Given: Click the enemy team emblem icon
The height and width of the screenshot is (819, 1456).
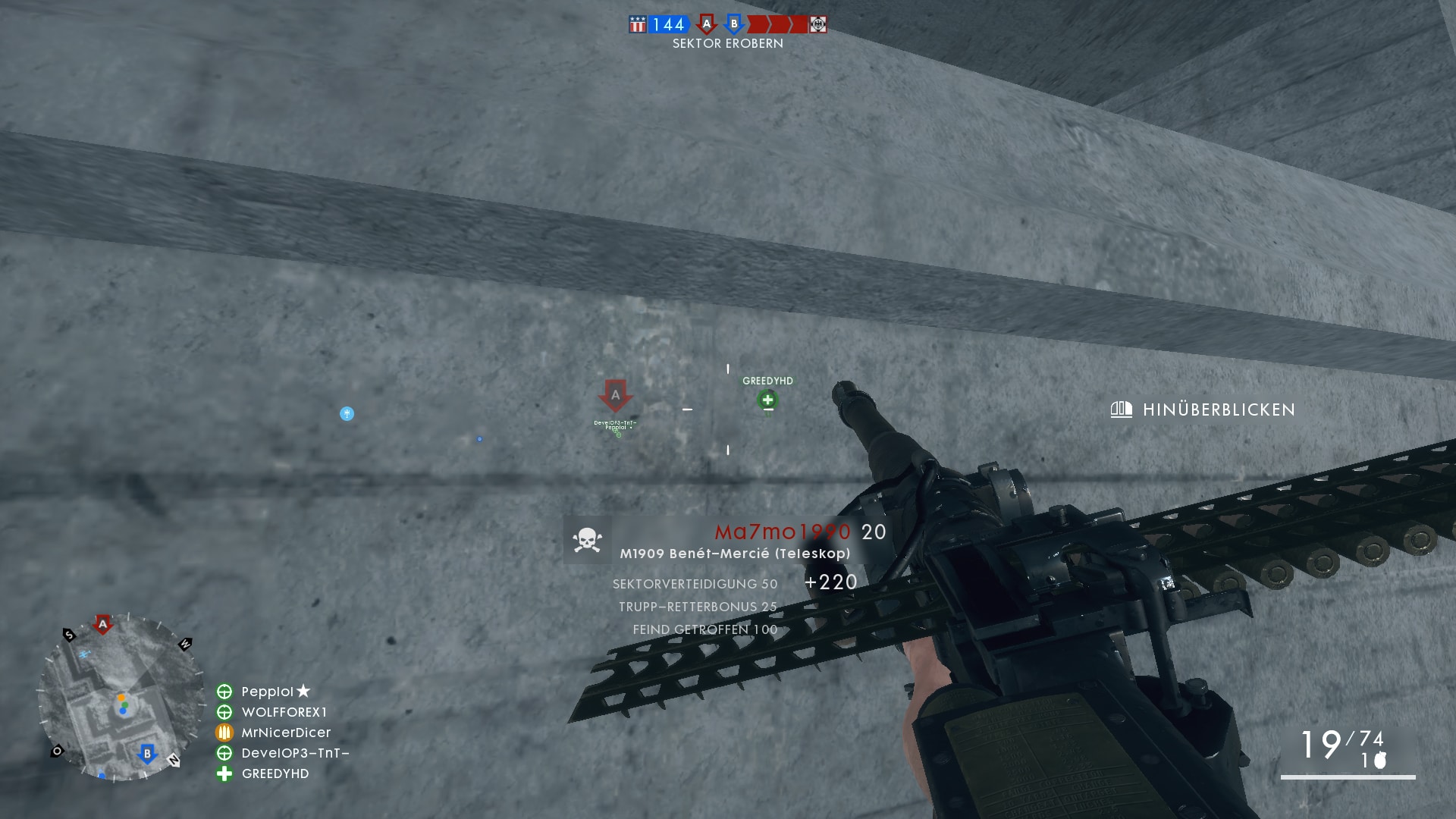Looking at the screenshot, I should click(817, 24).
